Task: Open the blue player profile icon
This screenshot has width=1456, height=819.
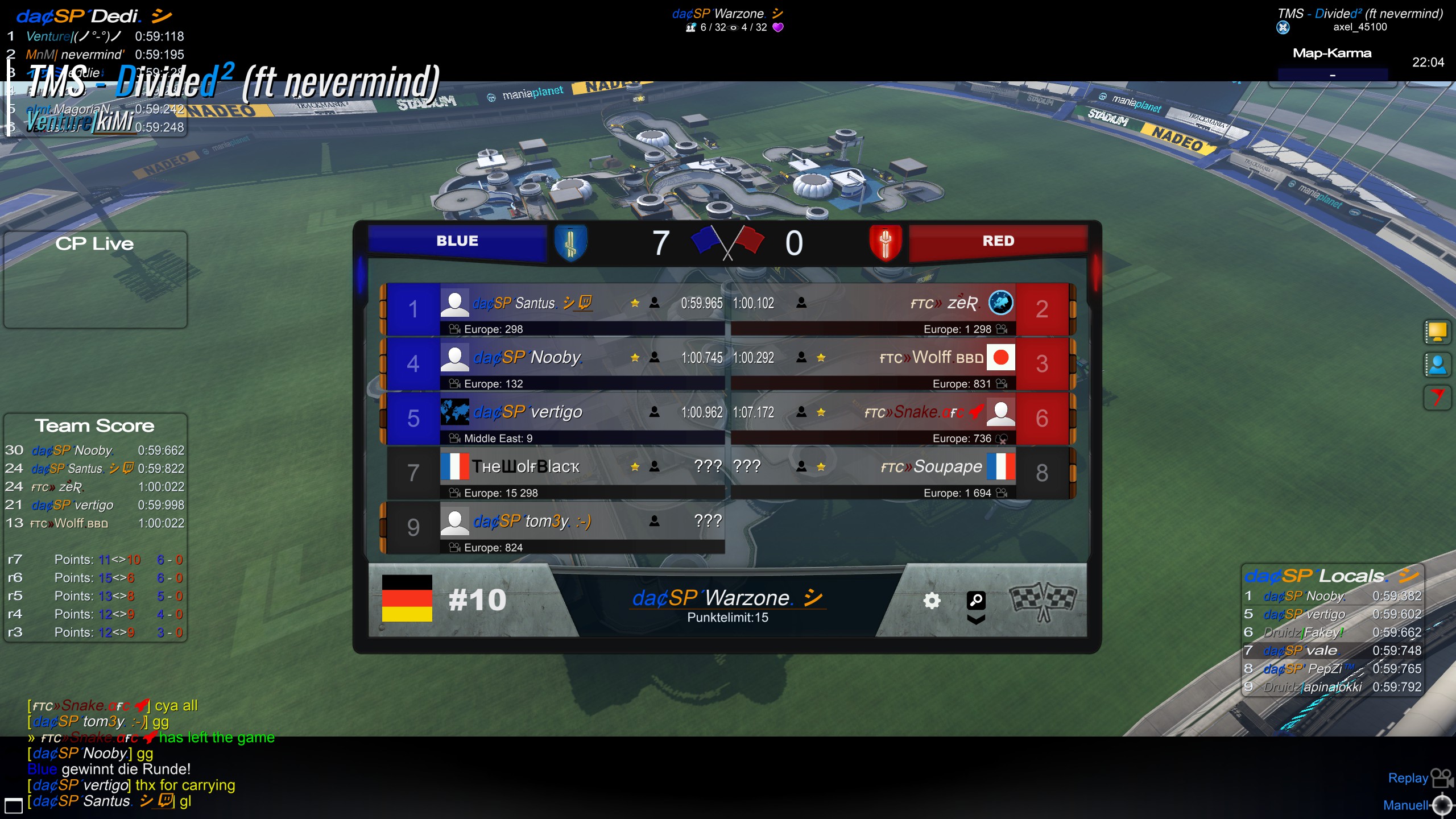Action: click(x=1437, y=365)
